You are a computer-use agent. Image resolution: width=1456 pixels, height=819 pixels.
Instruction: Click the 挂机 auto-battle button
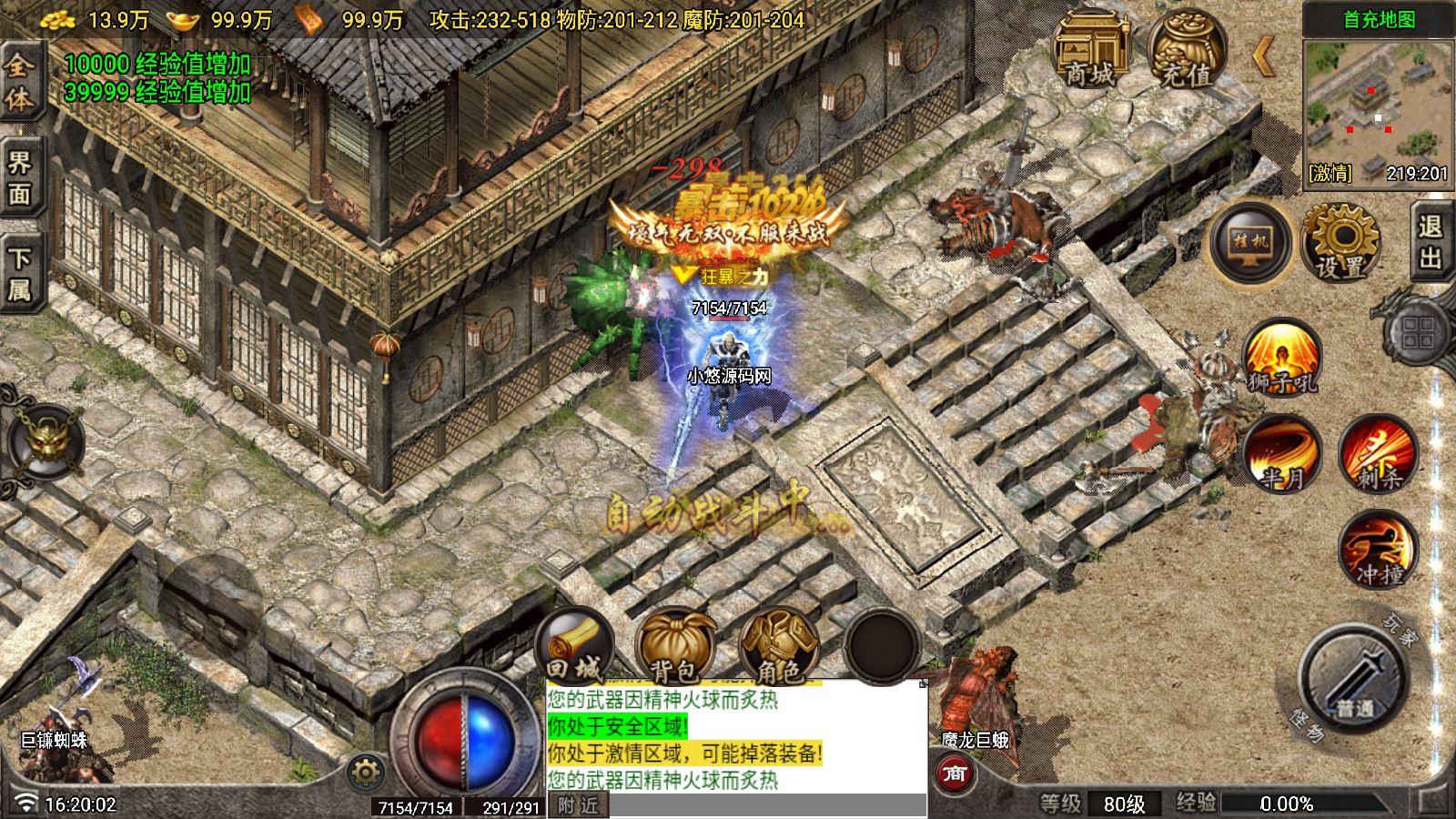[x=1250, y=242]
